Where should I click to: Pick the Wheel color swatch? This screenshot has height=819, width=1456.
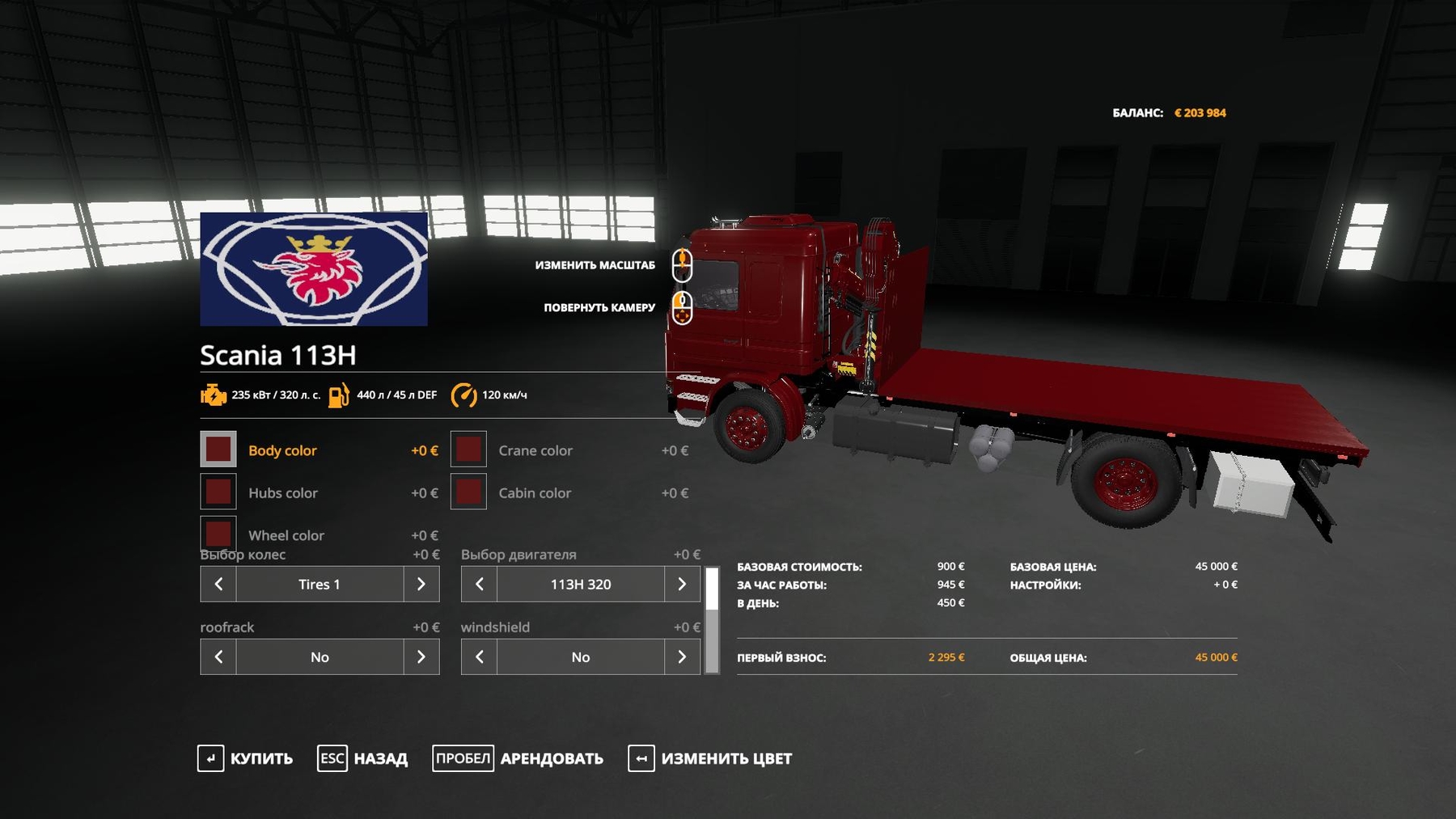click(x=218, y=533)
